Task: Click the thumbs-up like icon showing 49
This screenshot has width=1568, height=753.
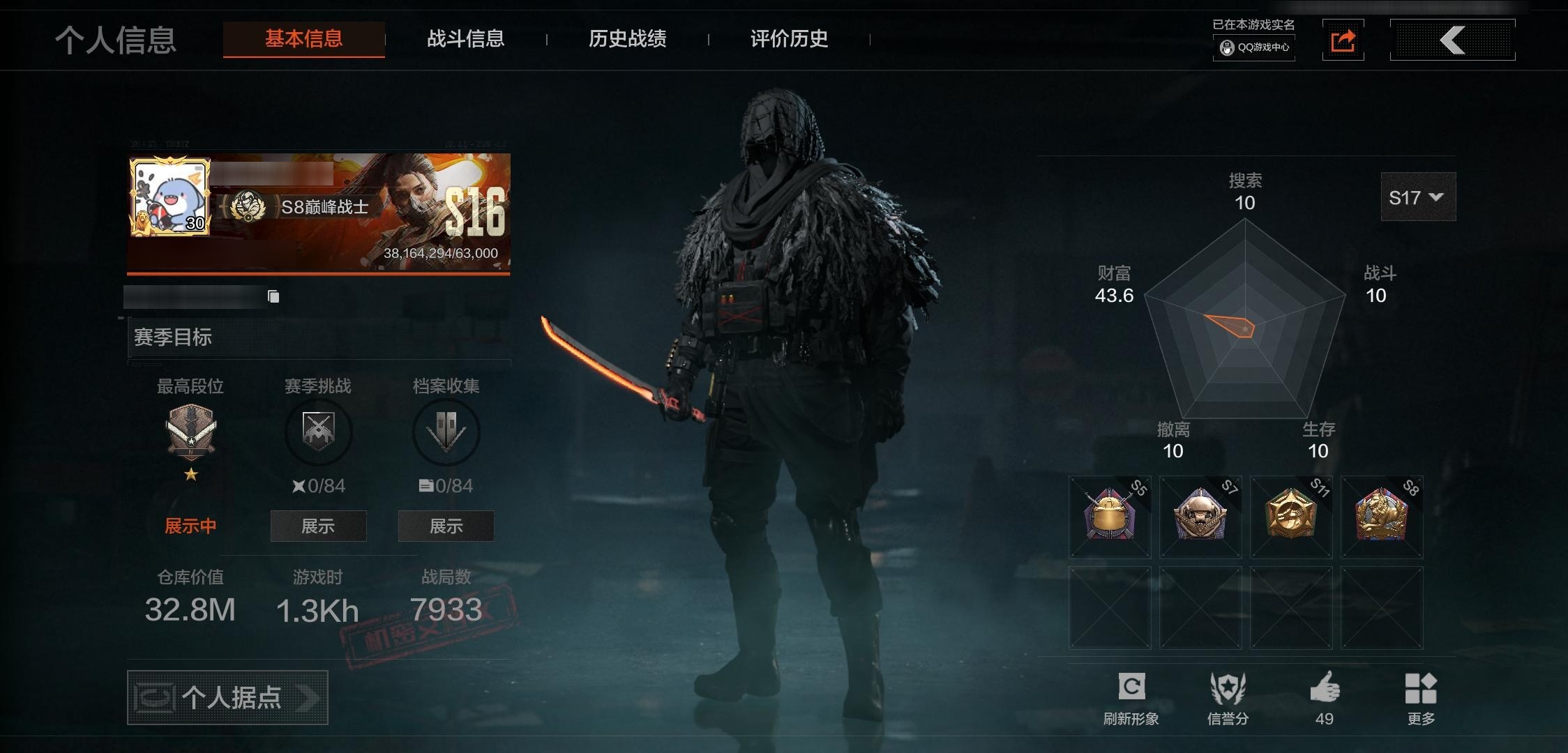Action: (x=1325, y=687)
